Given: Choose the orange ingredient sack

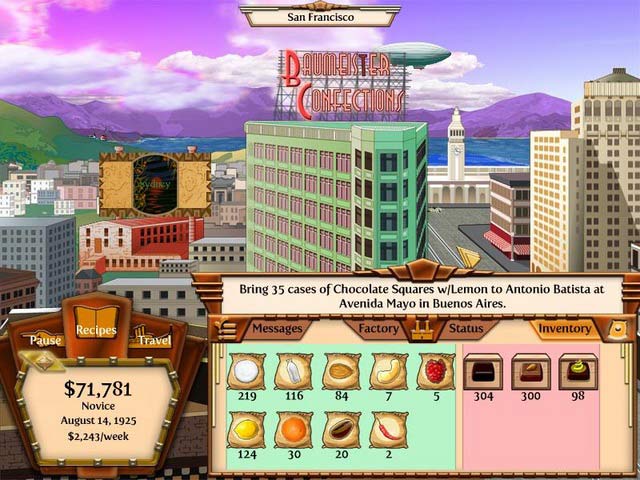Looking at the screenshot, I should (293, 430).
